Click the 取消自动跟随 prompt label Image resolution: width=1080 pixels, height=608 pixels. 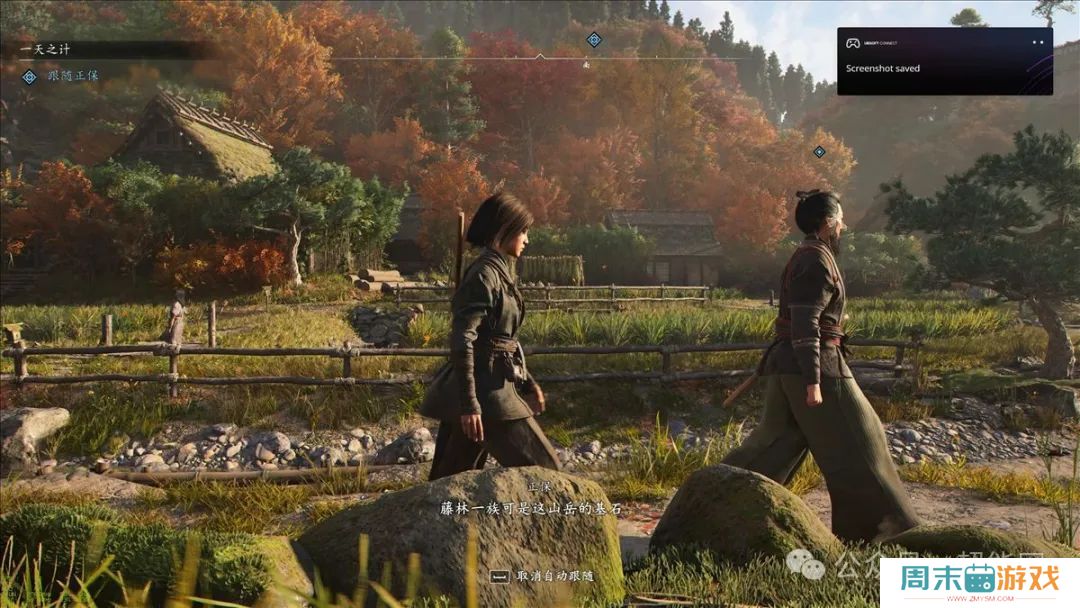tap(555, 576)
